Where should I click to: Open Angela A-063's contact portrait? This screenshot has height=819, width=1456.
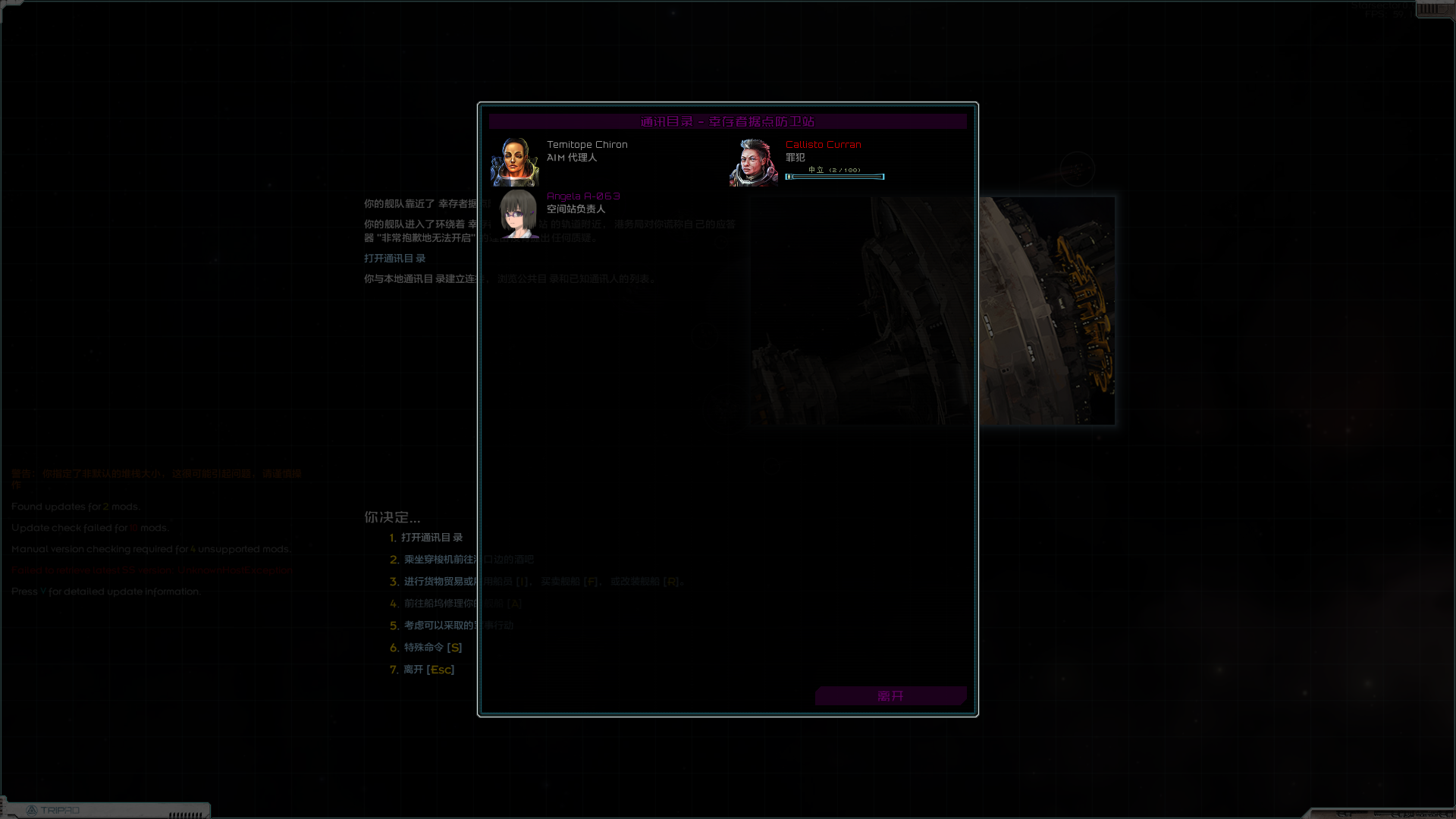click(x=516, y=216)
